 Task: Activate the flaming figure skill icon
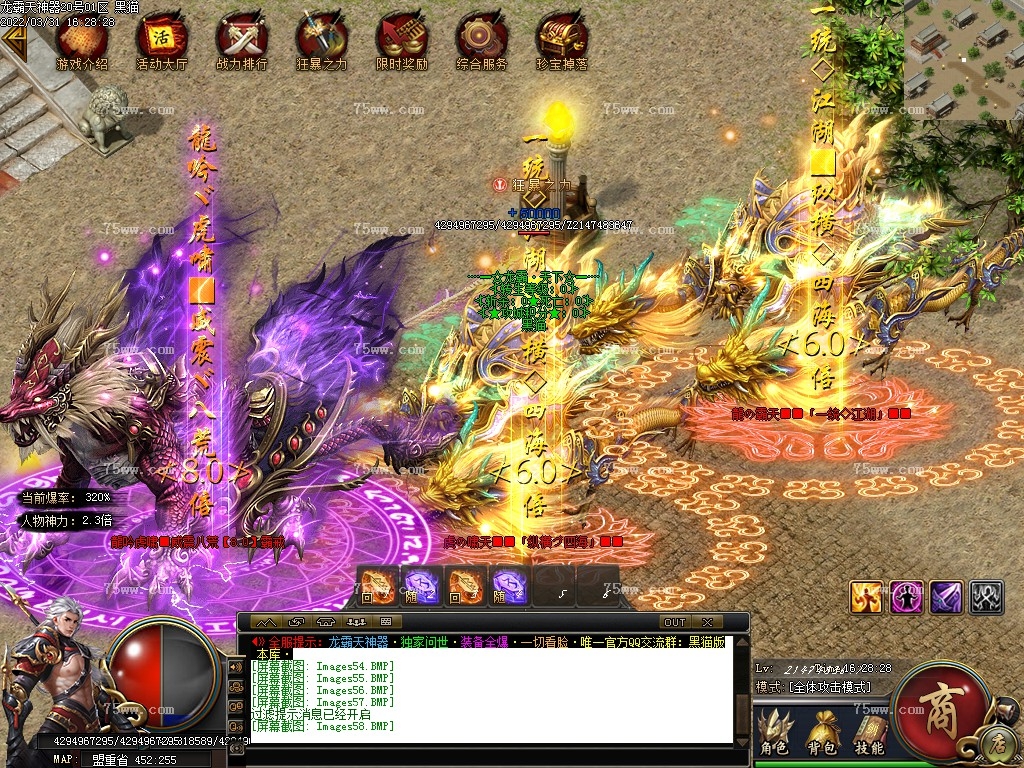point(866,597)
